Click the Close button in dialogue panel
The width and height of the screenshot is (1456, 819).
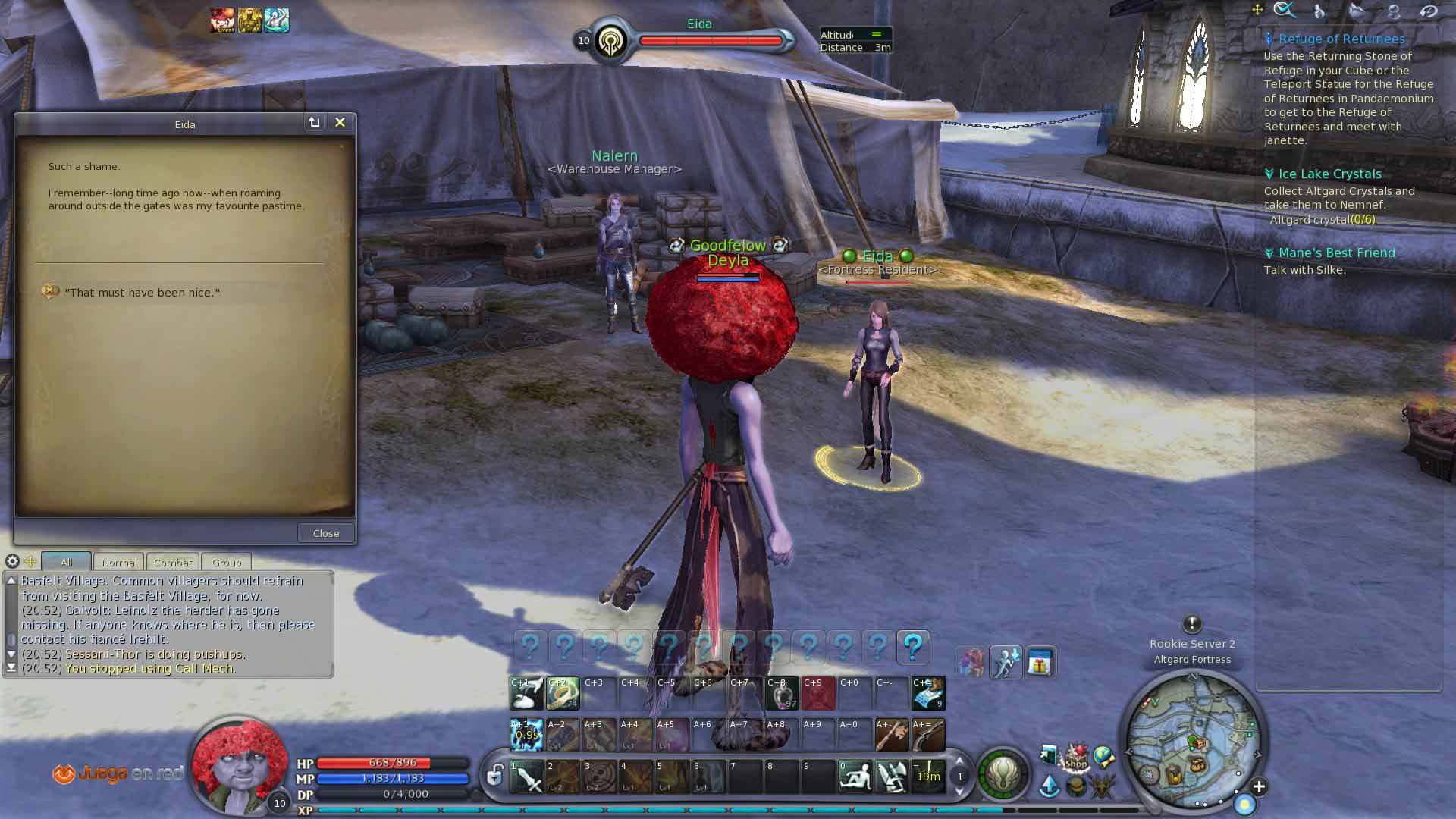point(326,533)
